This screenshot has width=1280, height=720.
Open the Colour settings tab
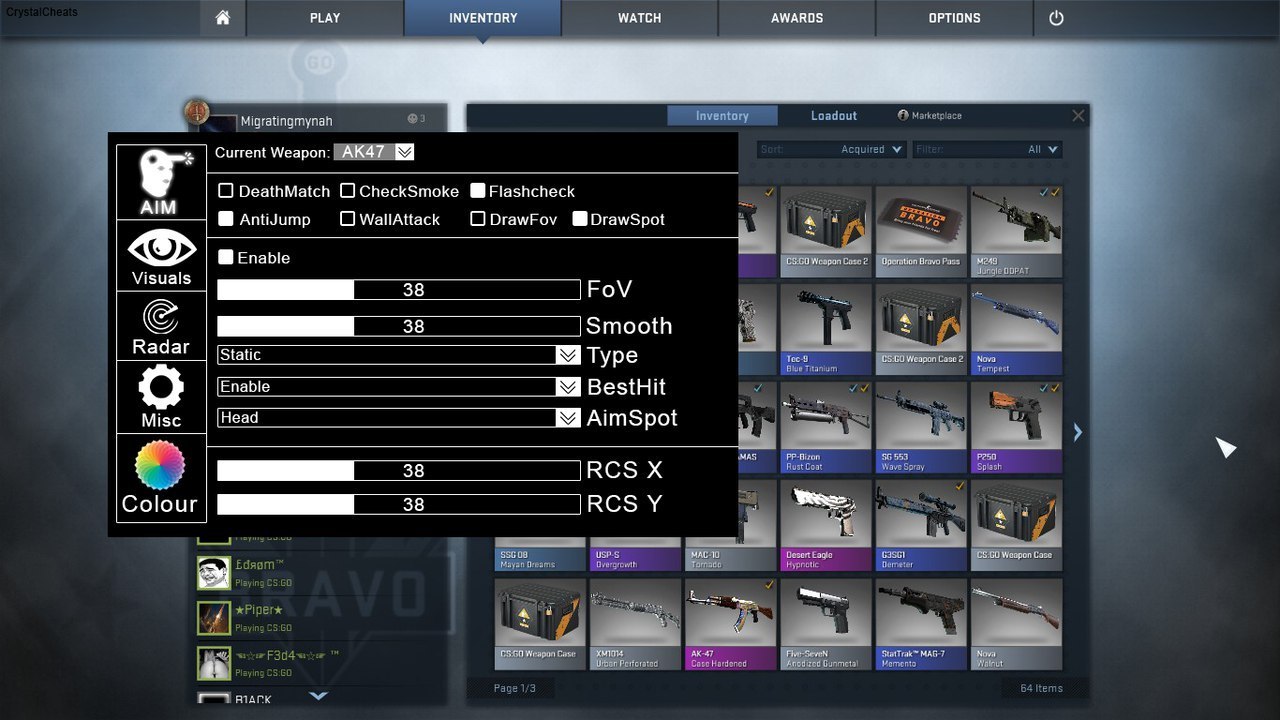coord(160,478)
